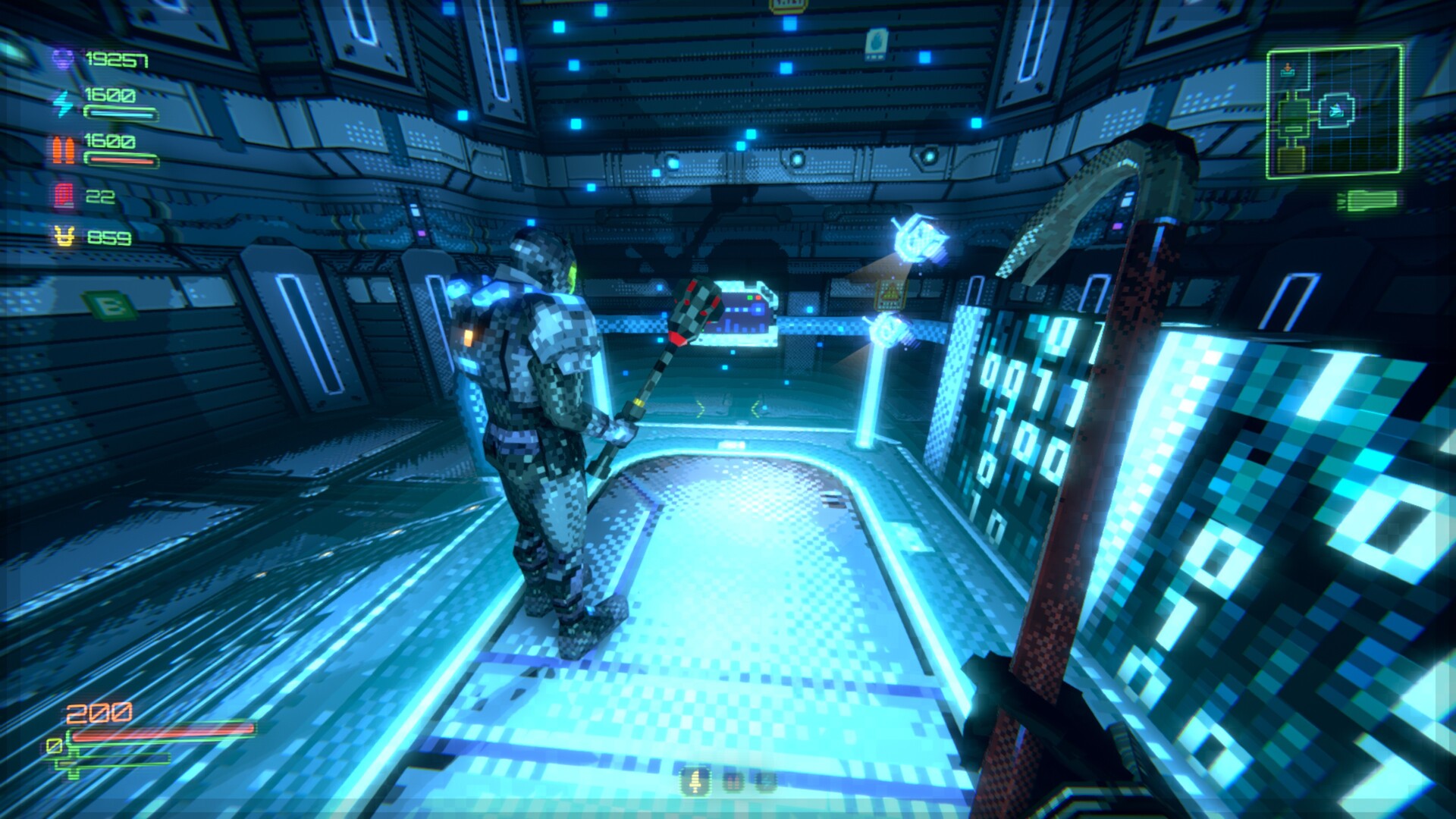Select the yellow melee weapon slot
This screenshot has width=1456, height=819.
(x=695, y=780)
